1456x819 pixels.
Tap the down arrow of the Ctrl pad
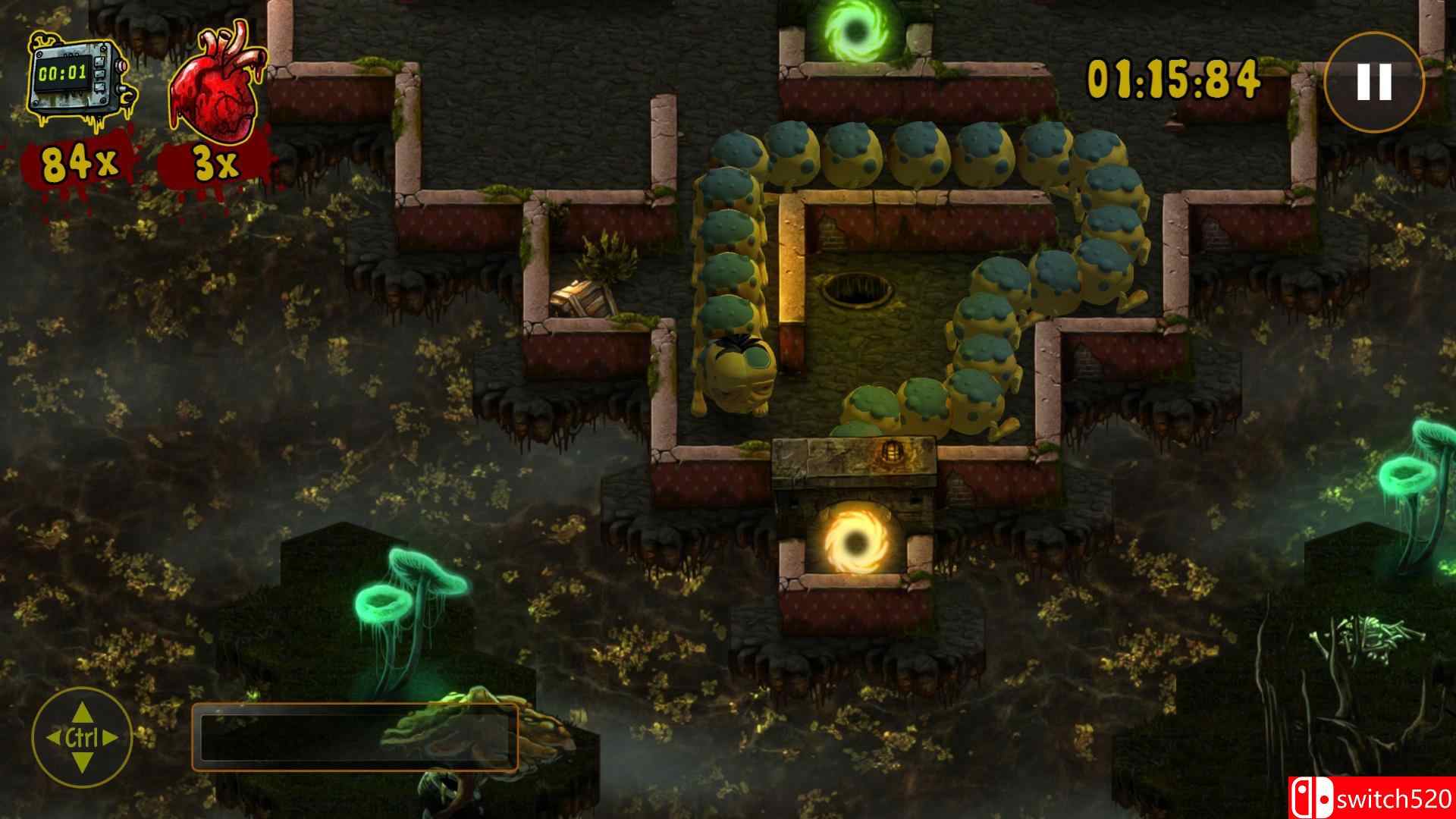click(81, 761)
